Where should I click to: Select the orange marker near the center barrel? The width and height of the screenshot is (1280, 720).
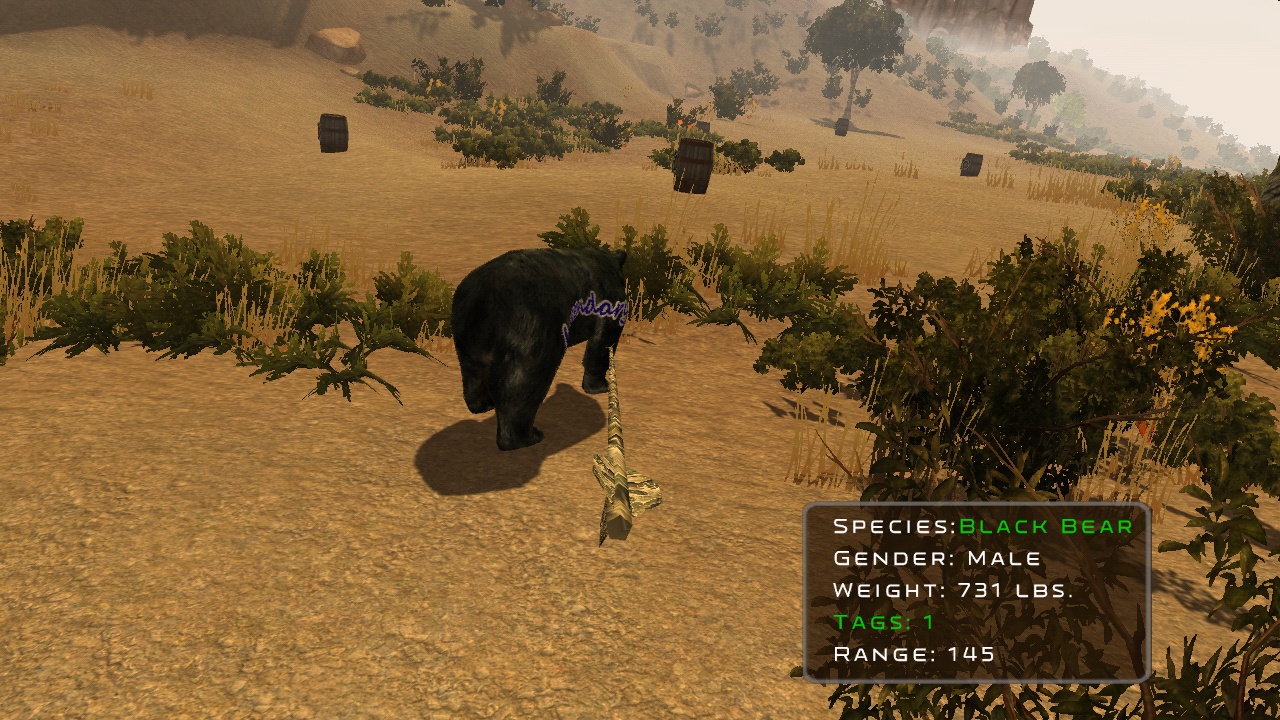682,123
